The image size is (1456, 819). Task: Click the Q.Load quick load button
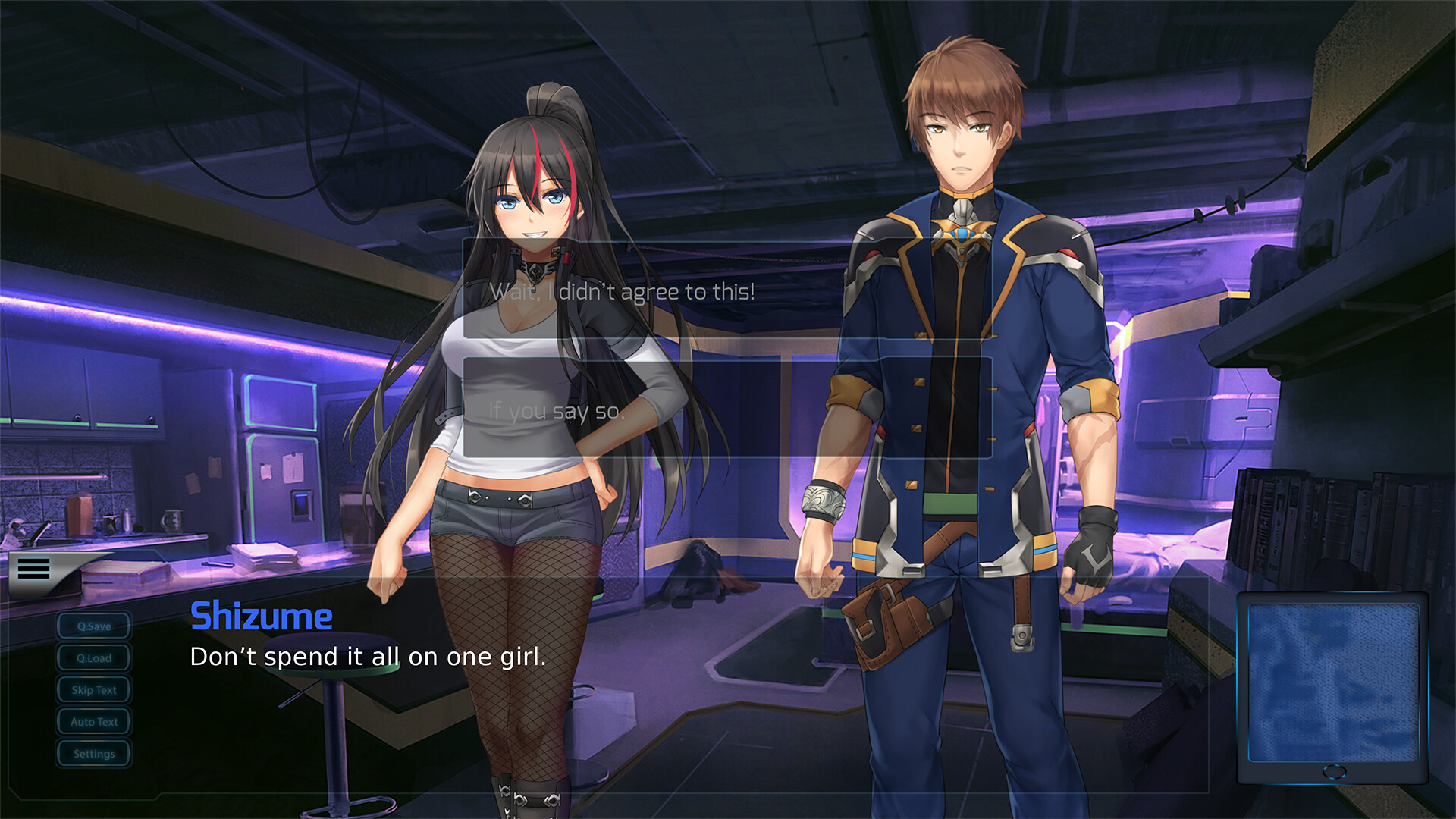(x=93, y=657)
